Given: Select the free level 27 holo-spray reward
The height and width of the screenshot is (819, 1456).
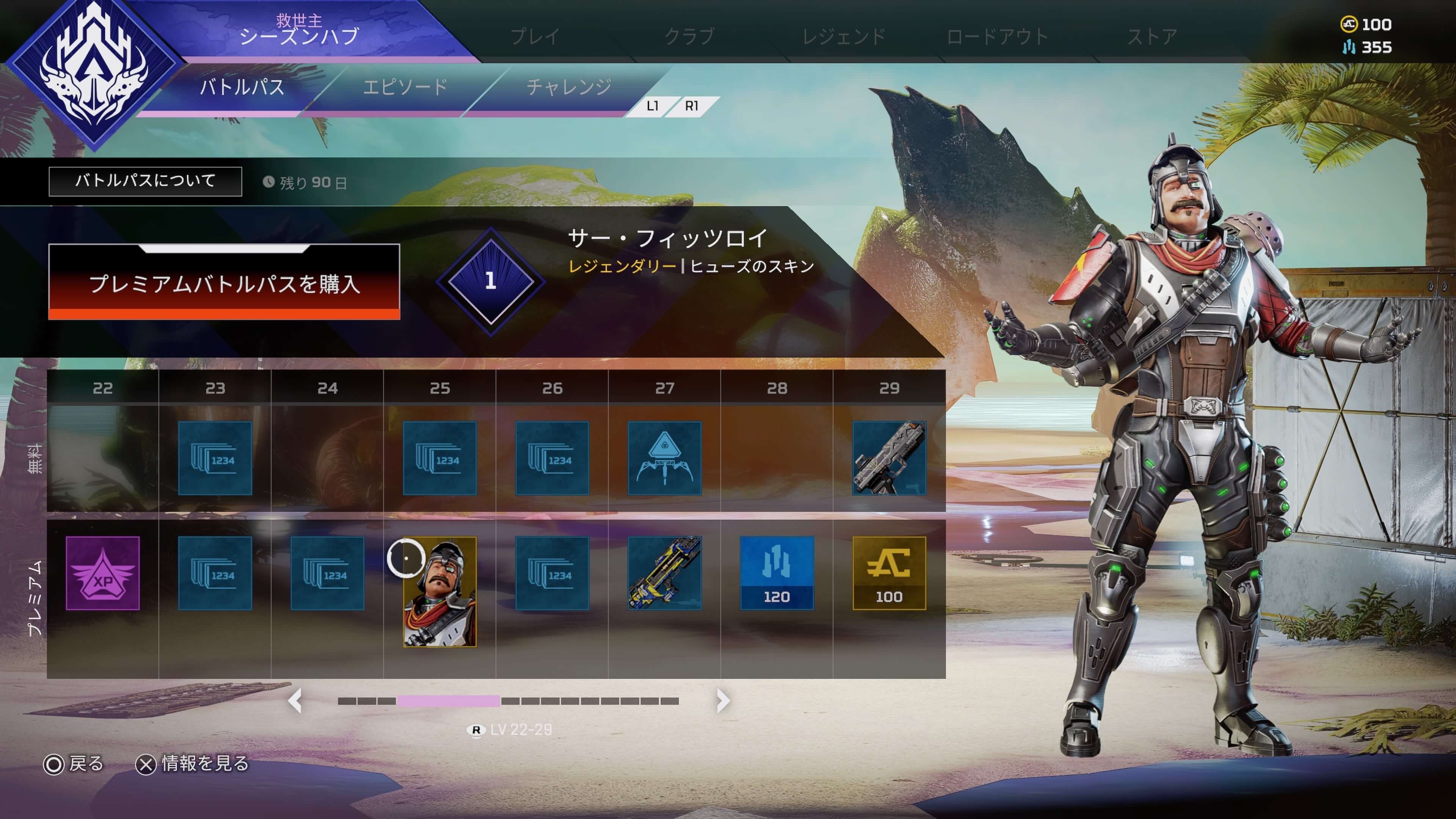Looking at the screenshot, I should [x=665, y=458].
